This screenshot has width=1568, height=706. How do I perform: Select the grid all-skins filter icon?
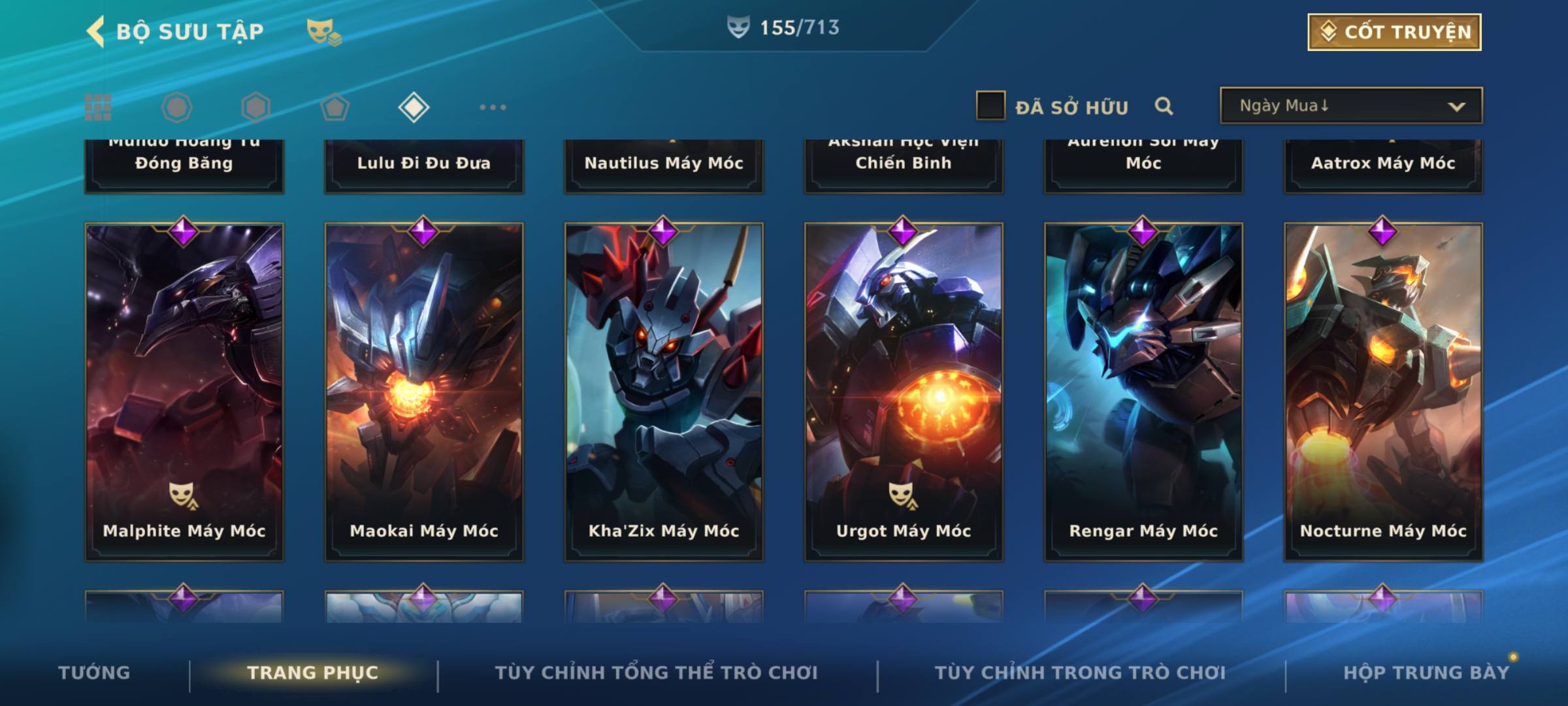[98, 107]
